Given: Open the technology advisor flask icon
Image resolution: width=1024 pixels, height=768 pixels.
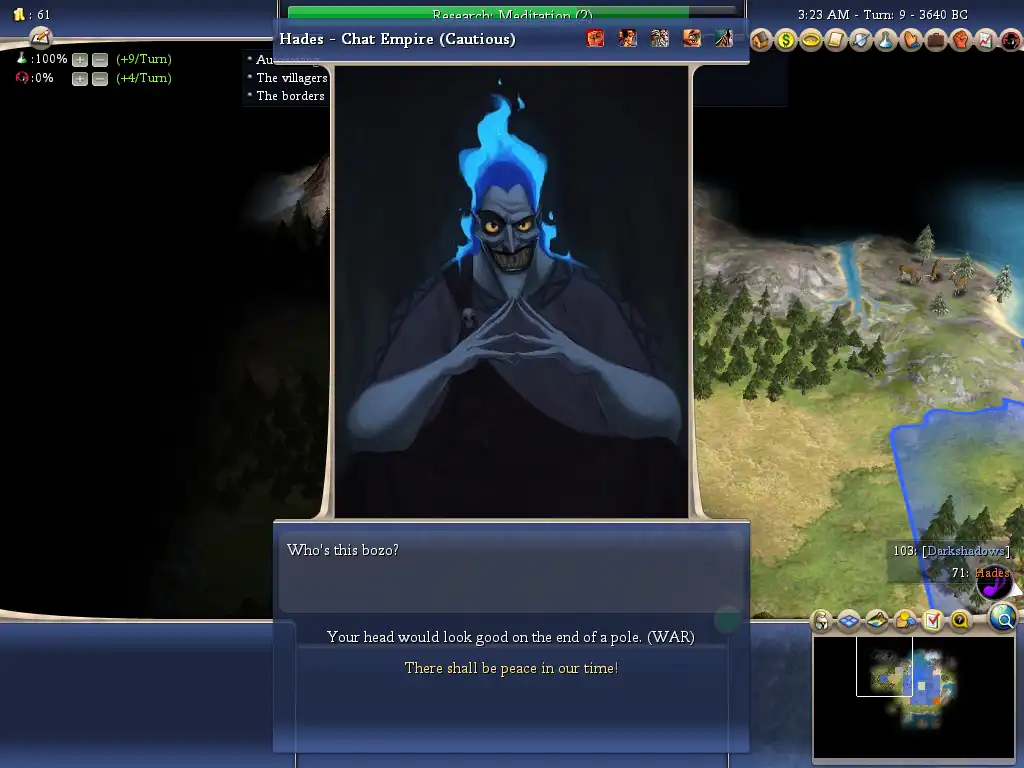Looking at the screenshot, I should (x=886, y=40).
